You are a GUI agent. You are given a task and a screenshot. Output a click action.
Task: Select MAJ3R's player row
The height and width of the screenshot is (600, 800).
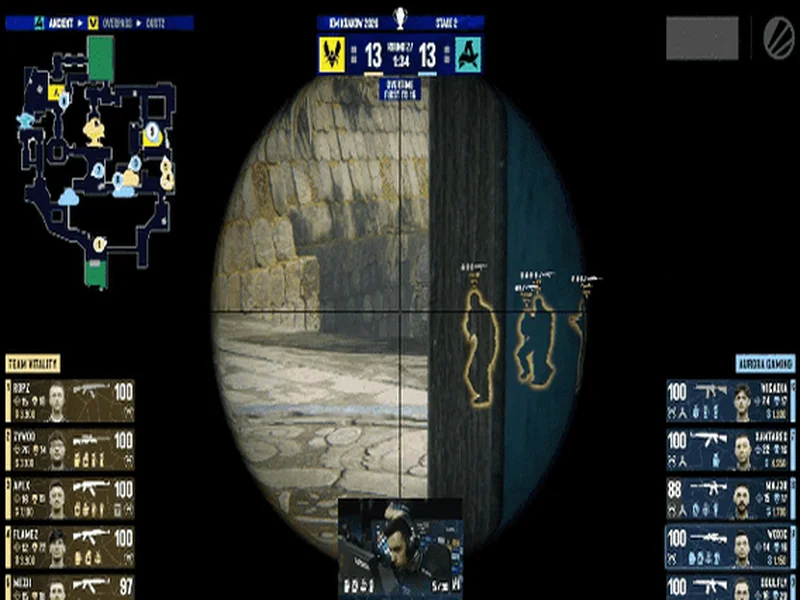pyautogui.click(x=730, y=499)
